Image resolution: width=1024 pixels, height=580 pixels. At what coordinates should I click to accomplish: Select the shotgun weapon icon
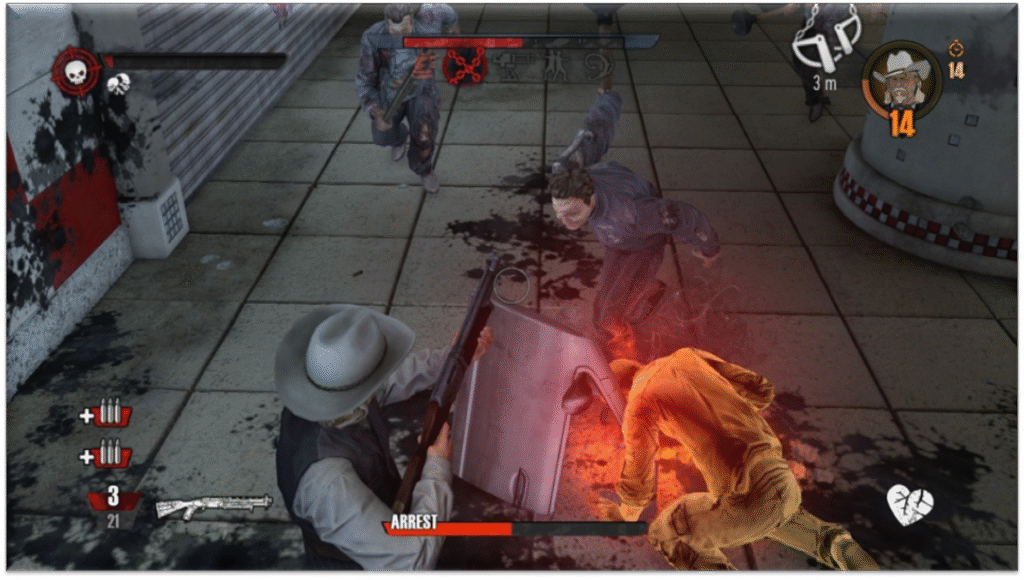pos(214,505)
